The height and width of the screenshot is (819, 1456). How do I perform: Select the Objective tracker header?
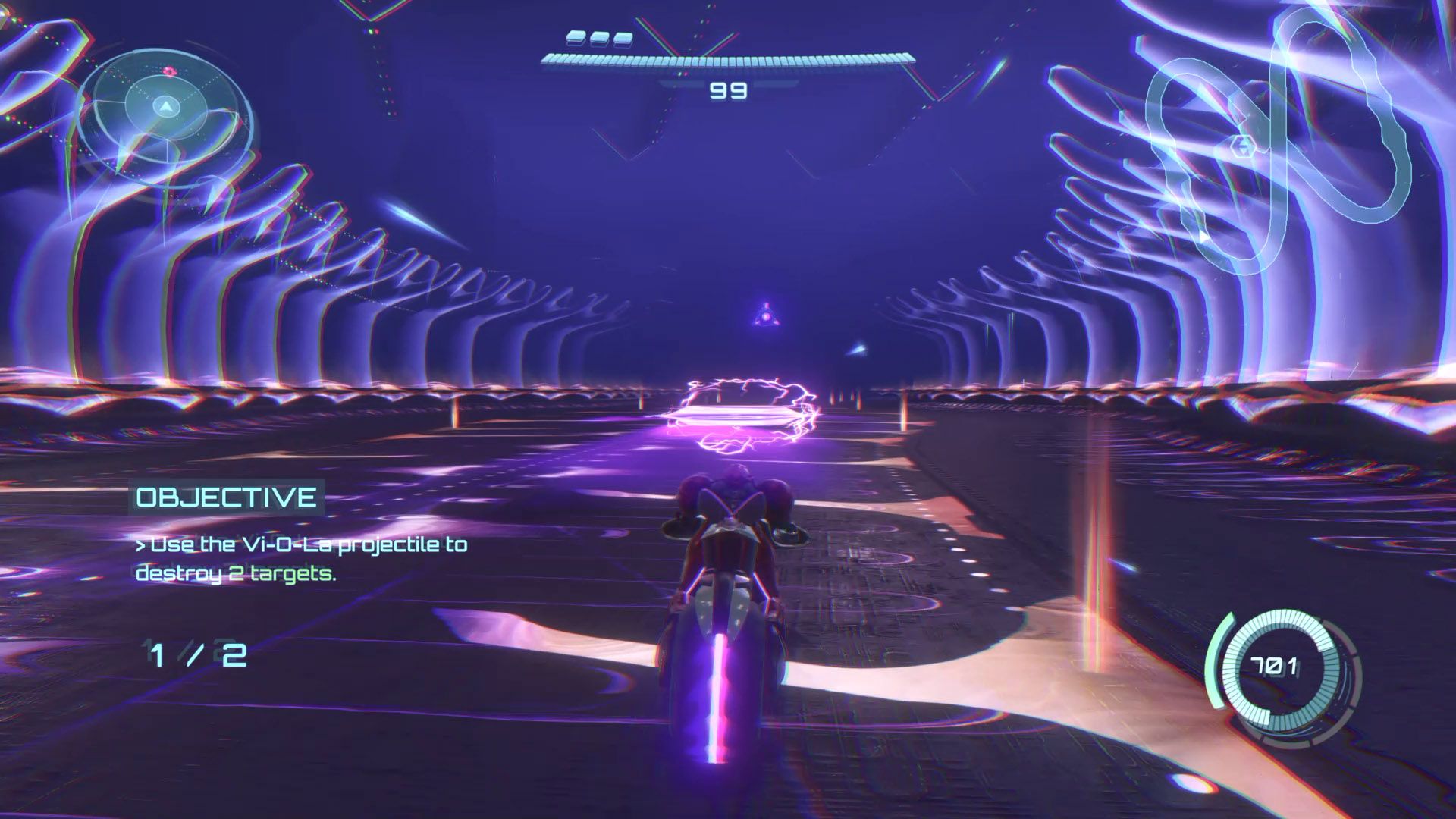coord(226,497)
